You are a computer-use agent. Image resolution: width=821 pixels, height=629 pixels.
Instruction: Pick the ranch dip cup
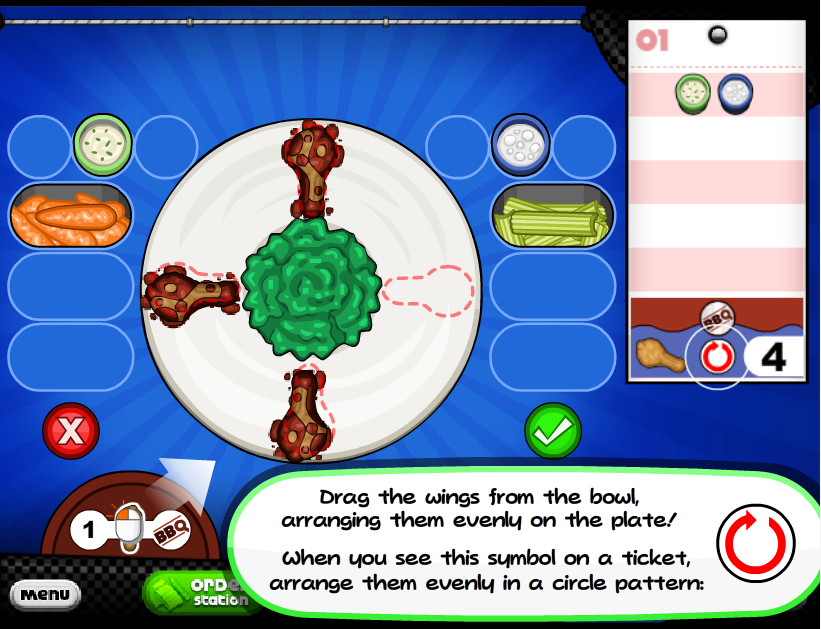click(x=102, y=146)
